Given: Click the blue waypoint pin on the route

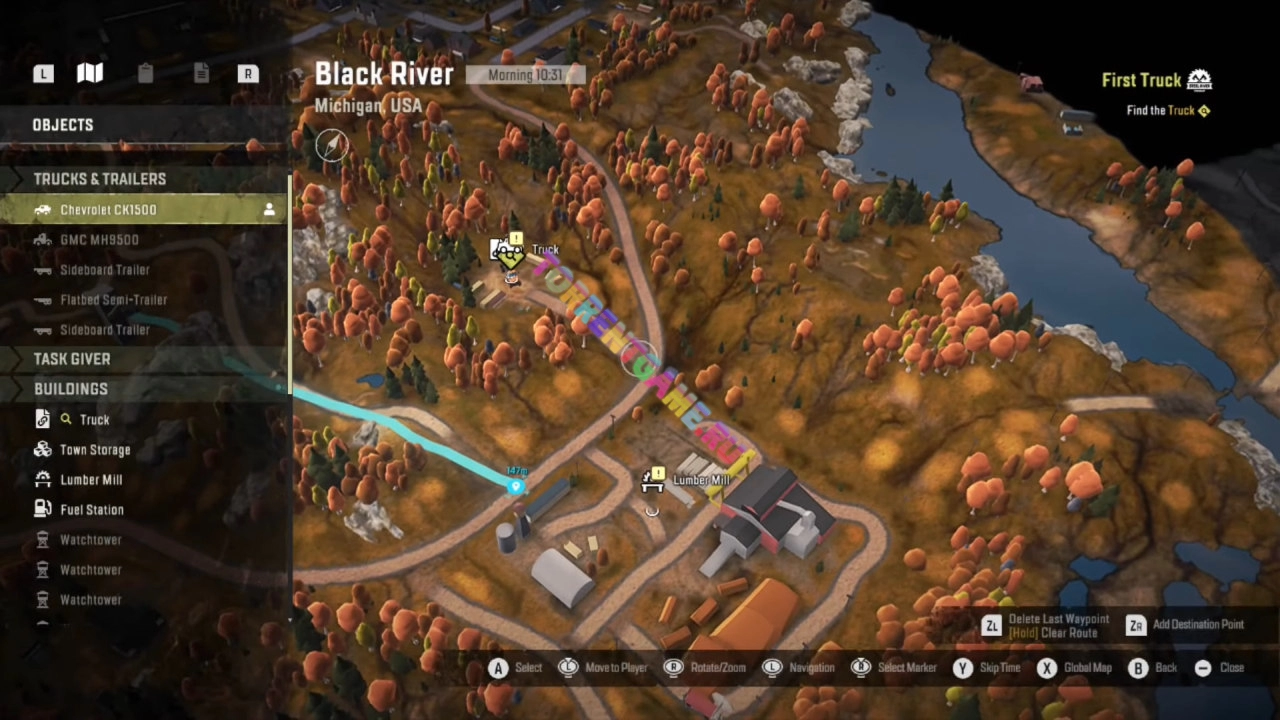Looking at the screenshot, I should click(x=516, y=487).
